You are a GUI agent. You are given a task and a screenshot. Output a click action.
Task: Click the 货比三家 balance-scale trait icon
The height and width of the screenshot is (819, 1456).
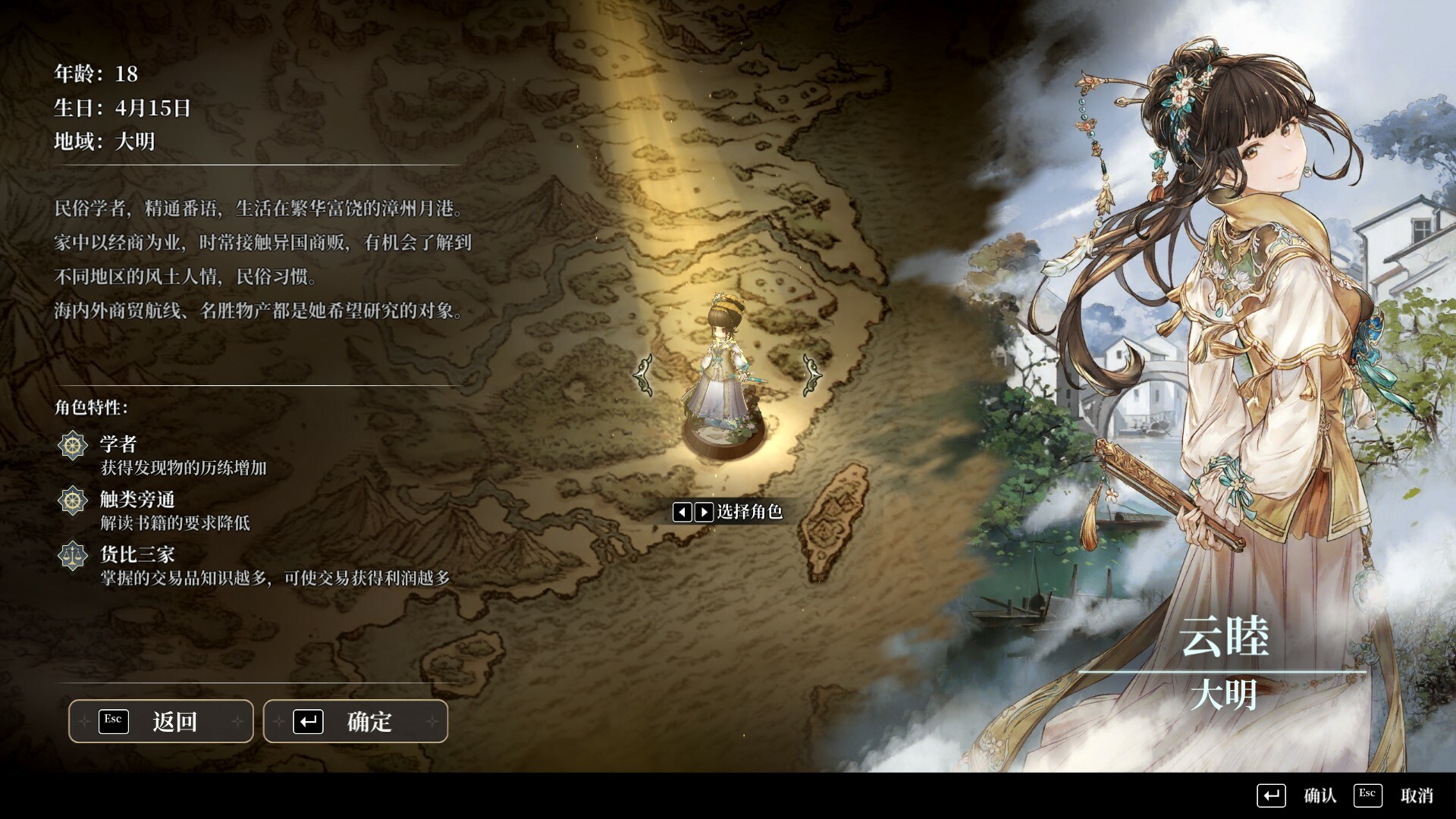pos(72,554)
